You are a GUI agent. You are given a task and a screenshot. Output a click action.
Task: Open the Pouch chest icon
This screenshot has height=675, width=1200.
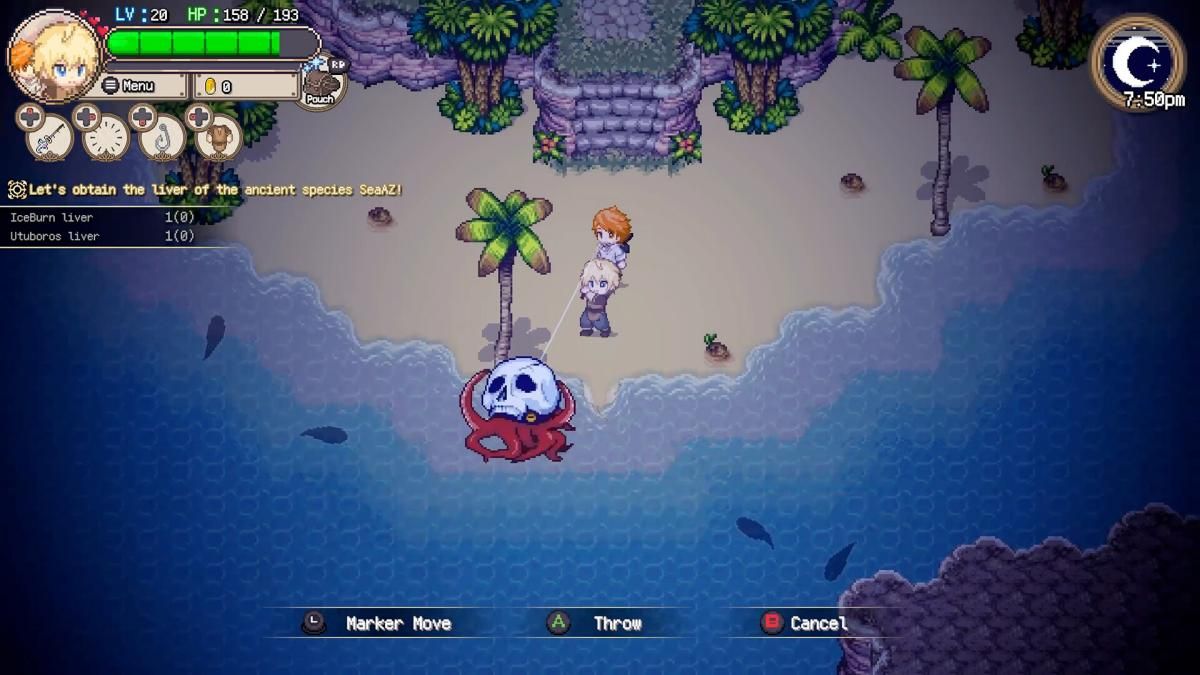coord(320,85)
